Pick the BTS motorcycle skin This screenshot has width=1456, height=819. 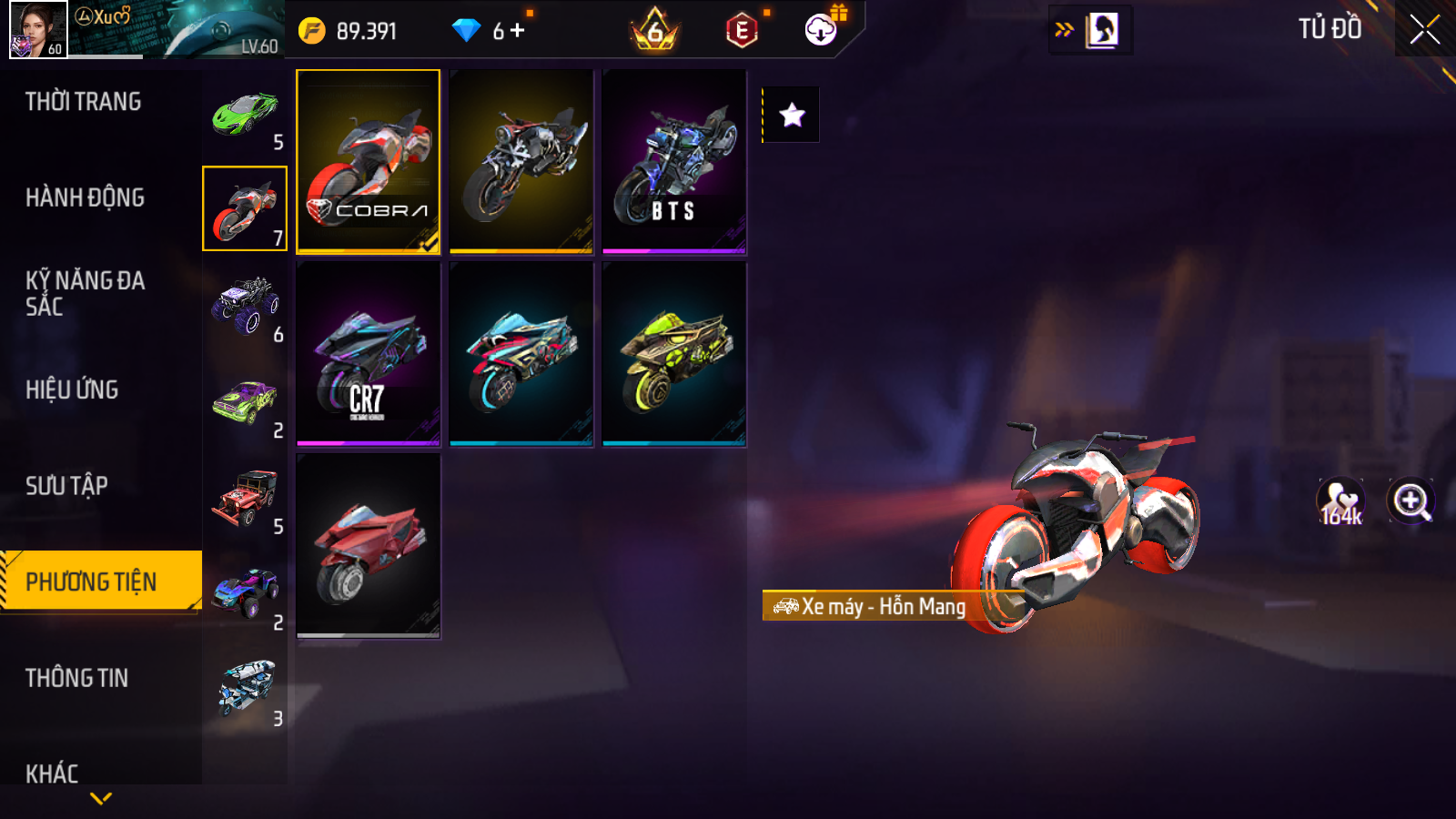point(674,161)
